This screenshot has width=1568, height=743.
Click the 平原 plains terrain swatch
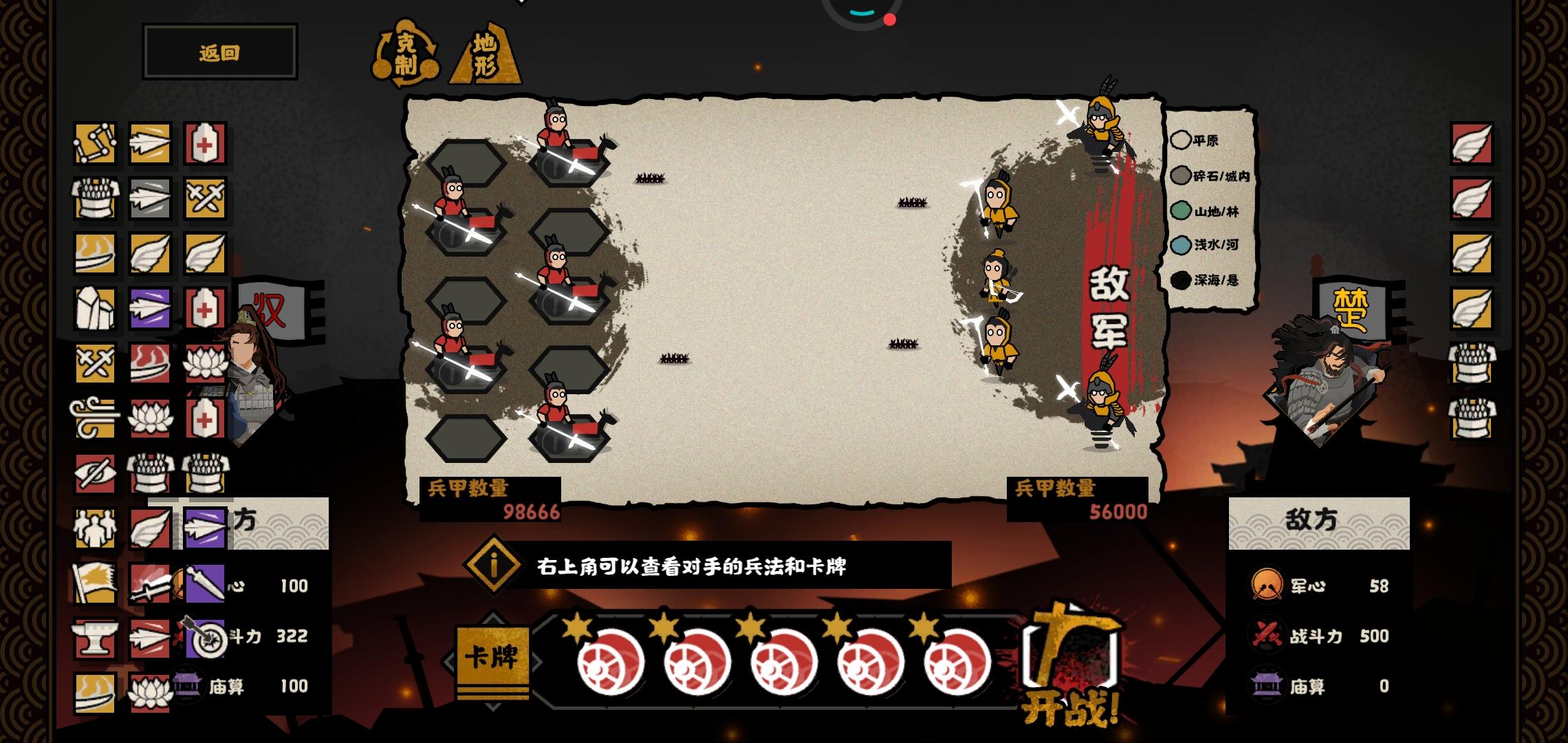tap(1182, 141)
